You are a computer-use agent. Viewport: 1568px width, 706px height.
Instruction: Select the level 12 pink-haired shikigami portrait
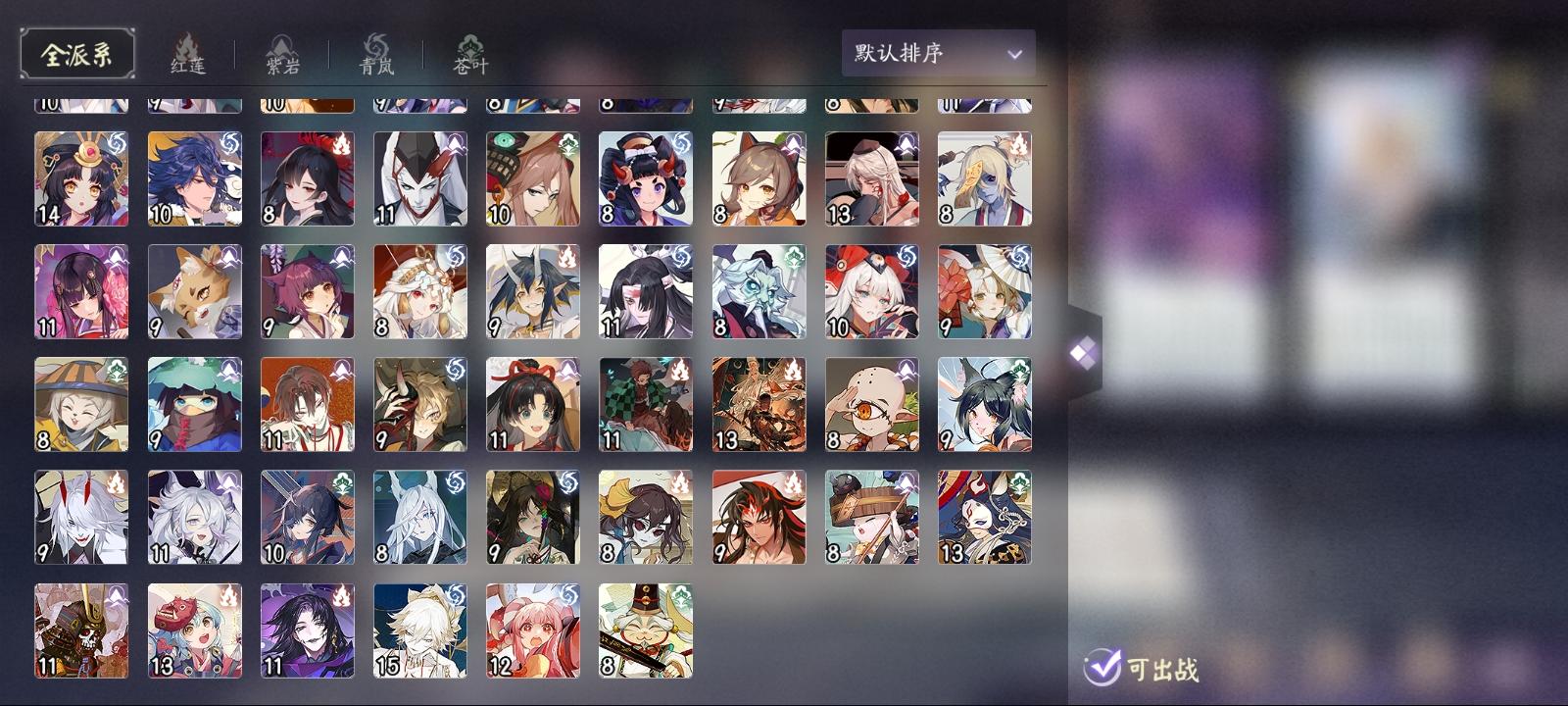click(532, 630)
